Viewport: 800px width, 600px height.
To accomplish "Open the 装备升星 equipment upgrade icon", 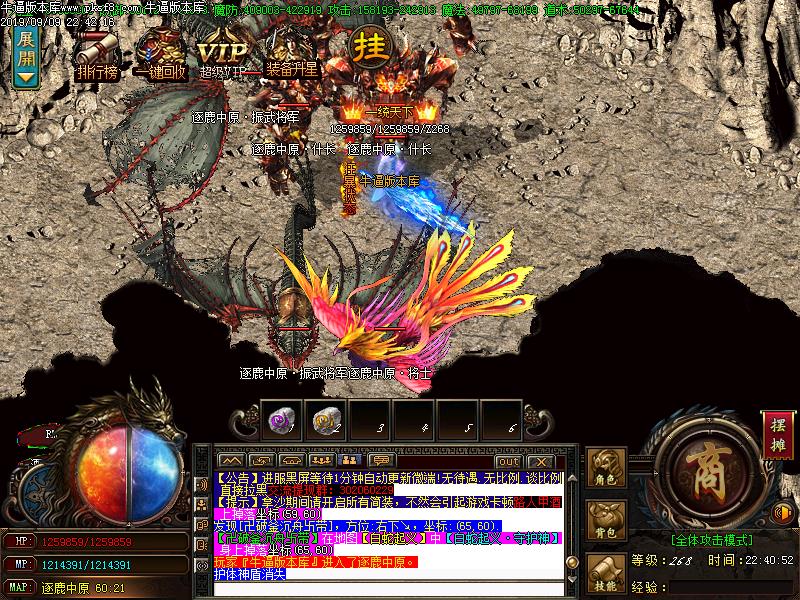I will 291,52.
